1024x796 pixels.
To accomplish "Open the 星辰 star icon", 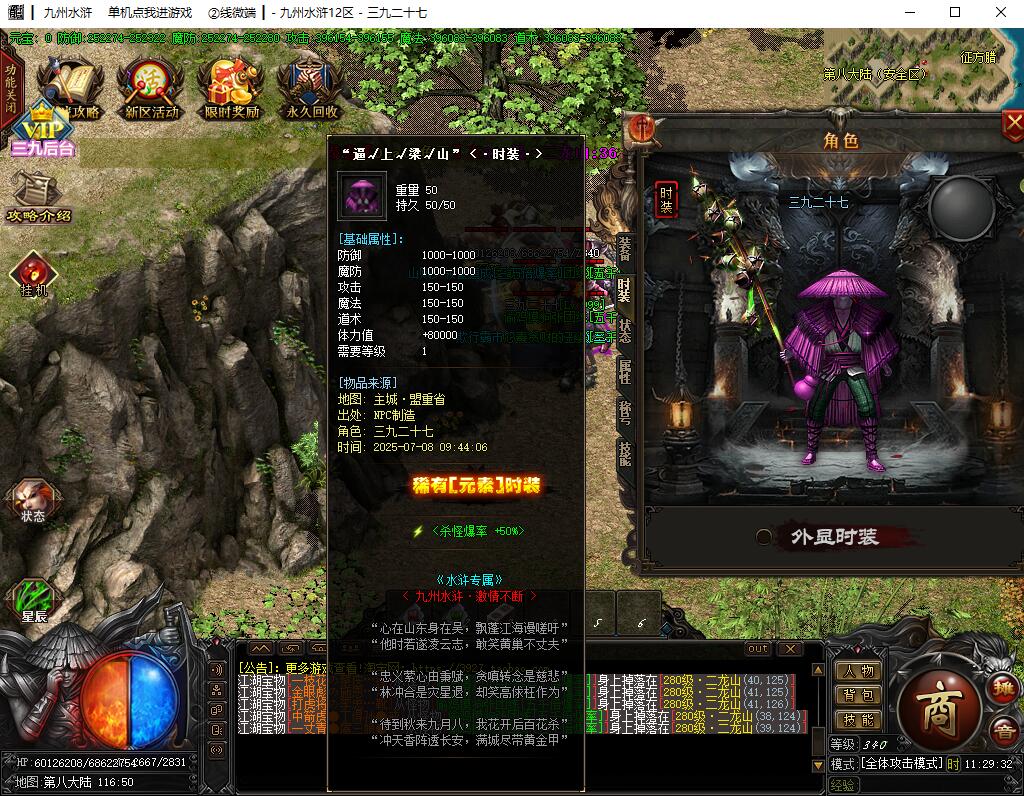I will pyautogui.click(x=33, y=600).
